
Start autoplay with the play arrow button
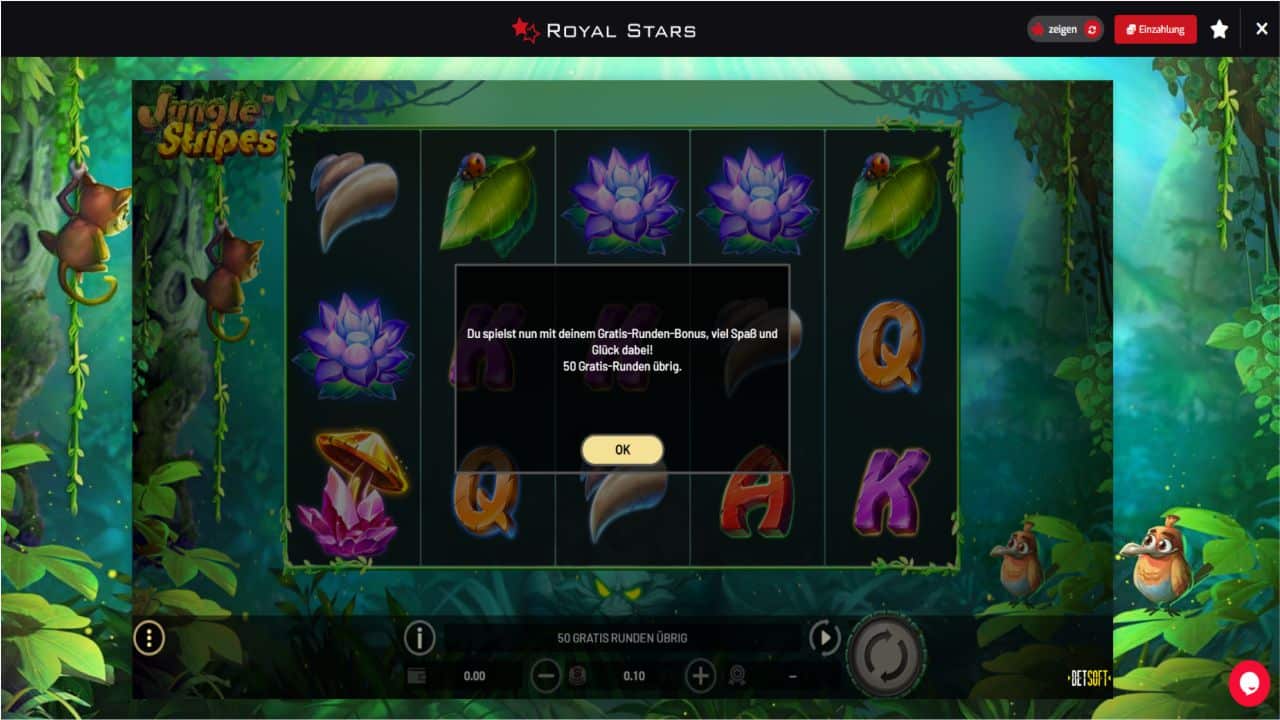pyautogui.click(x=824, y=638)
